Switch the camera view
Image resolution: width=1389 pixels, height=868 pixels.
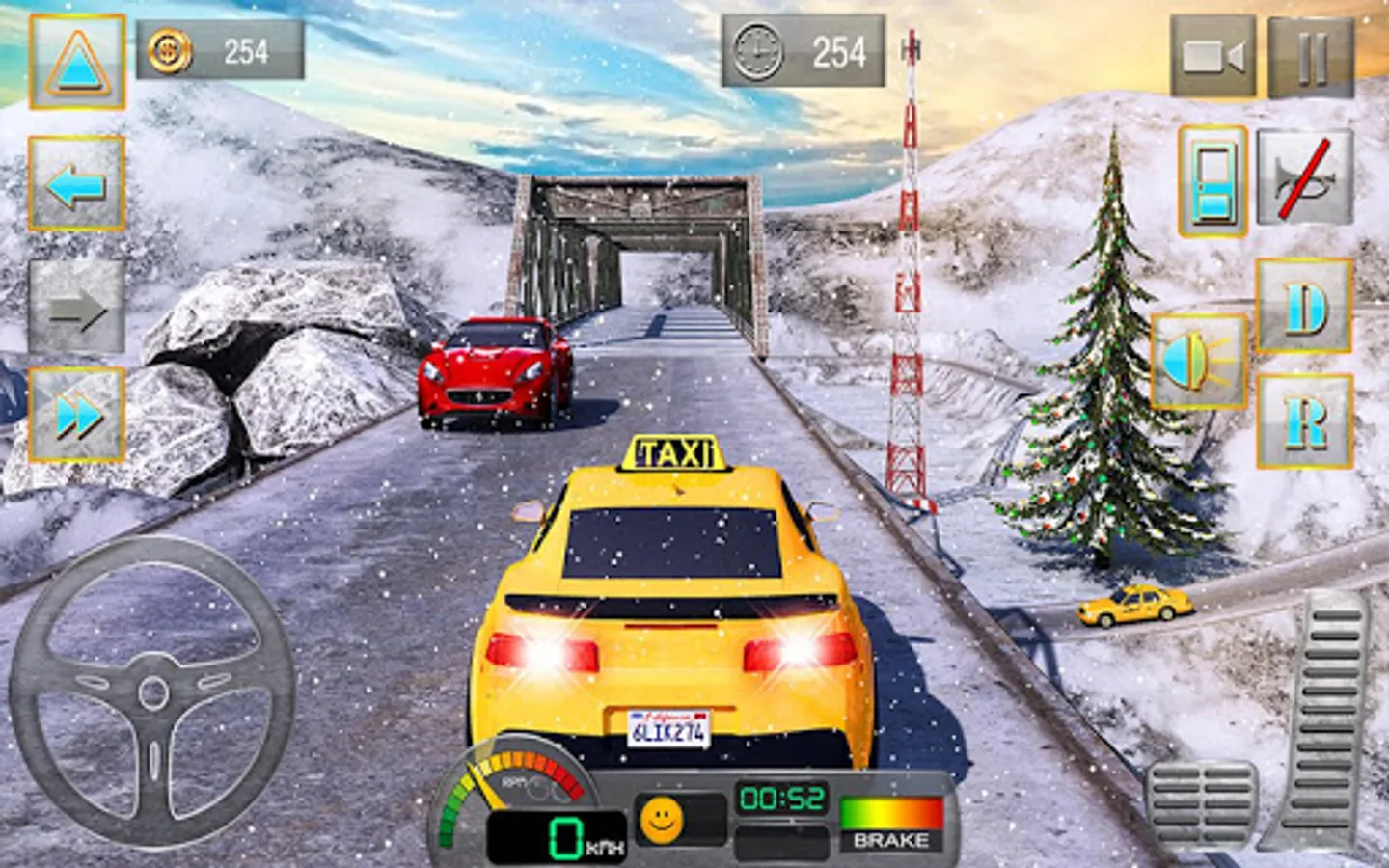(1212, 57)
